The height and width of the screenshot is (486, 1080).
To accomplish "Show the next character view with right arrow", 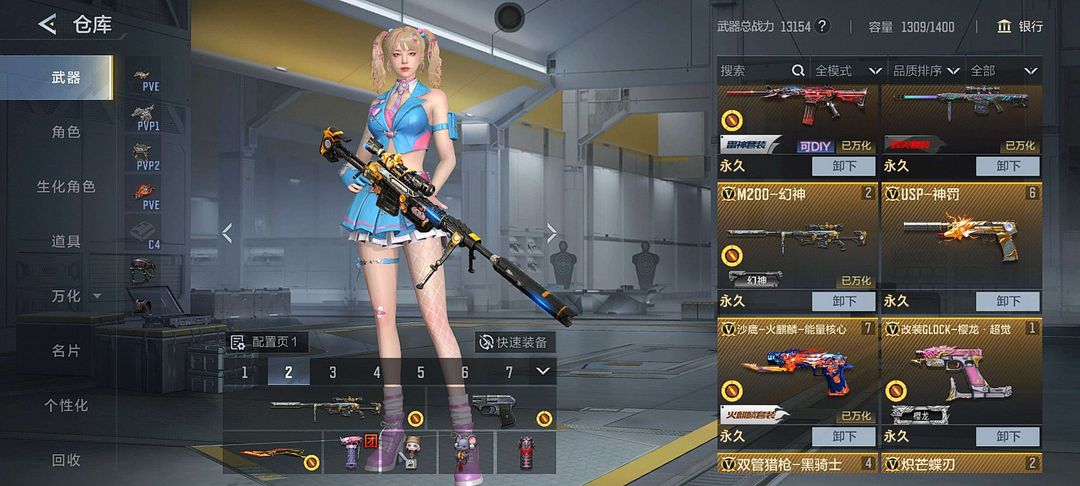I will pos(551,233).
